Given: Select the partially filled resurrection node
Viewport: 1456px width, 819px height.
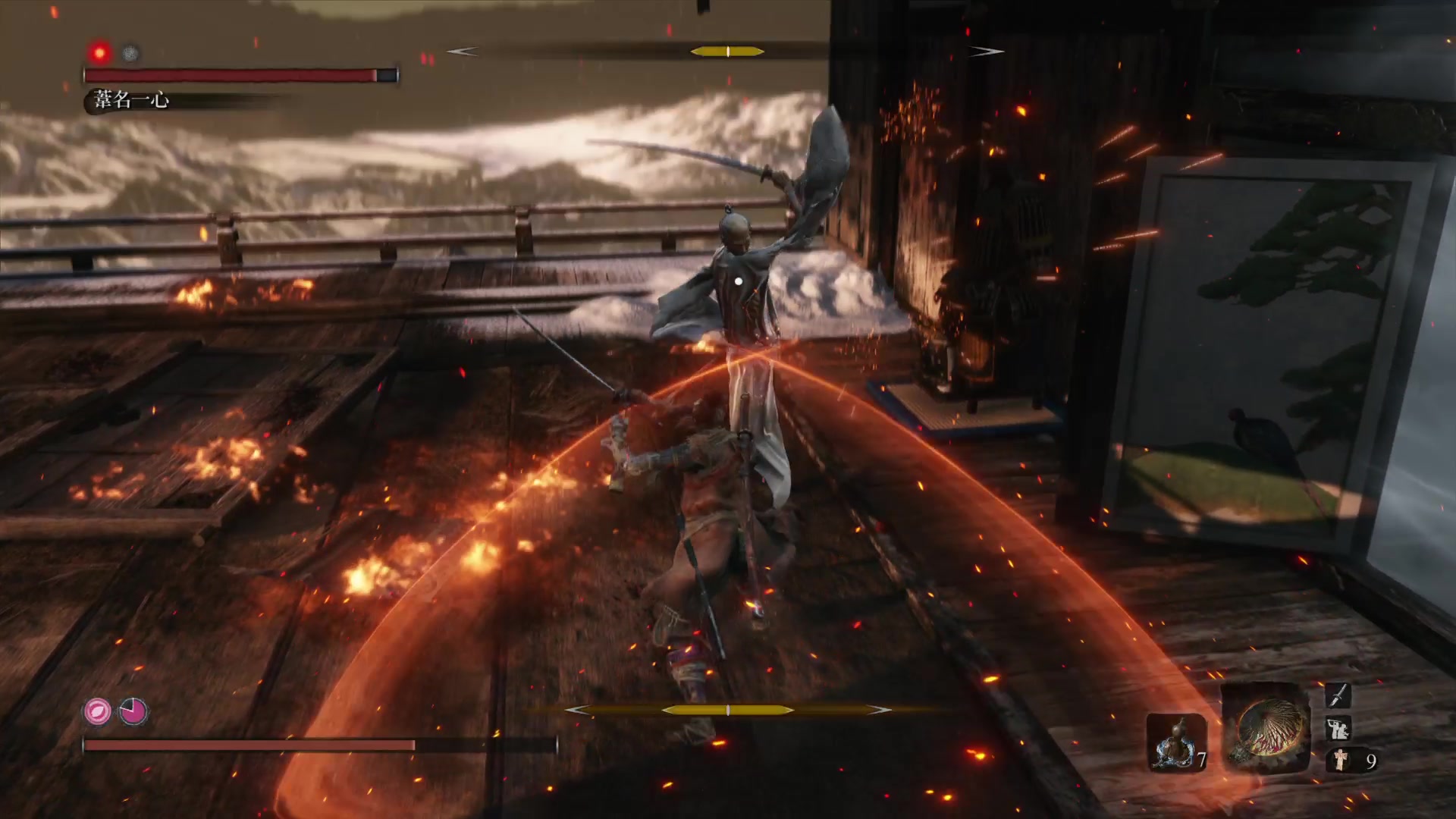Looking at the screenshot, I should pos(133,711).
